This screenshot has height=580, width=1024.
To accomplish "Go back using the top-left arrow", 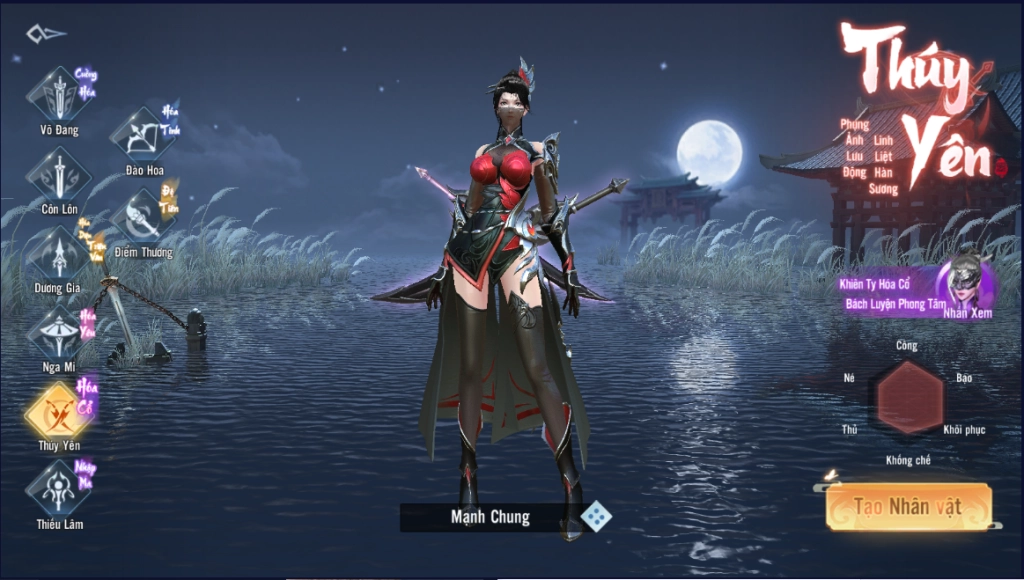I will [x=46, y=34].
